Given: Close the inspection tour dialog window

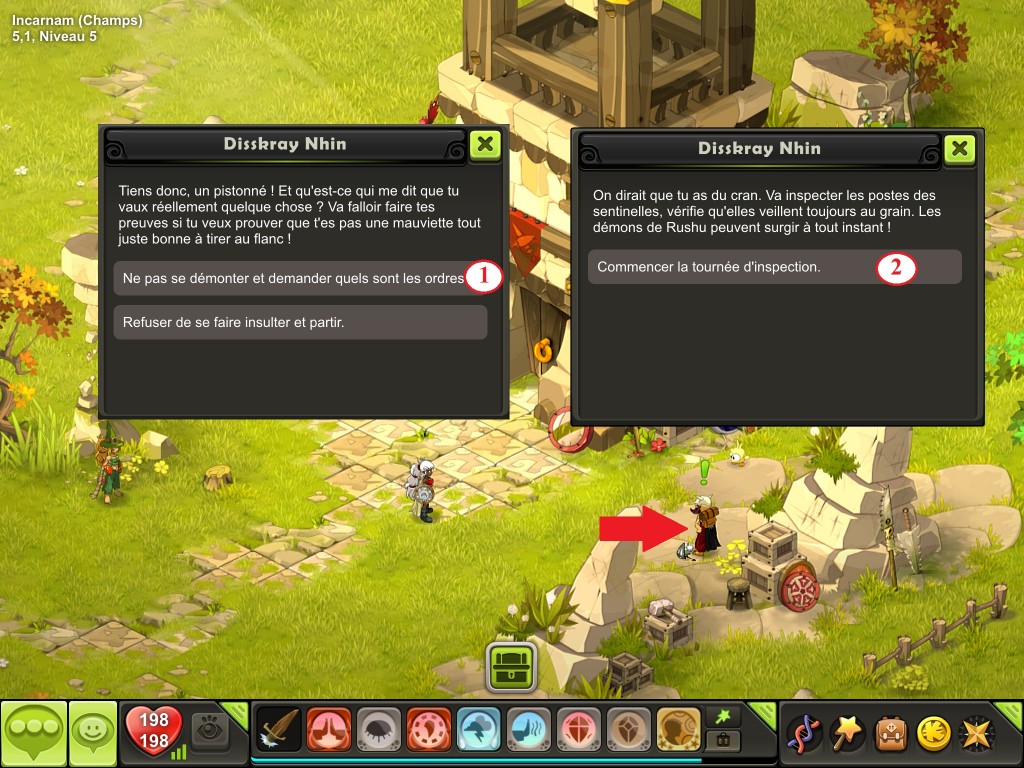Looking at the screenshot, I should coord(959,149).
